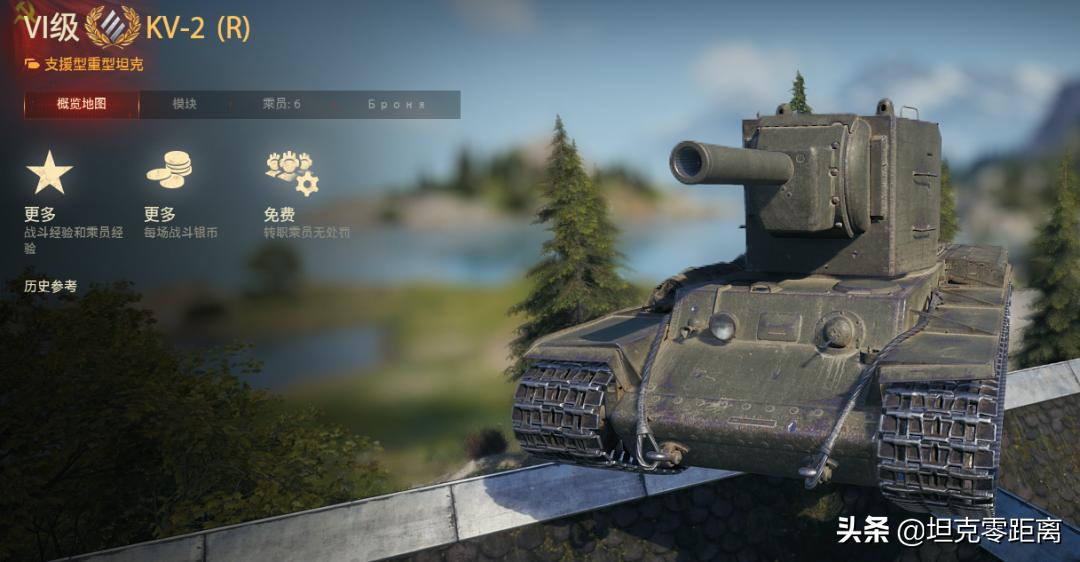Click the star experience bonus icon
Viewport: 1080px width, 562px height.
point(49,172)
